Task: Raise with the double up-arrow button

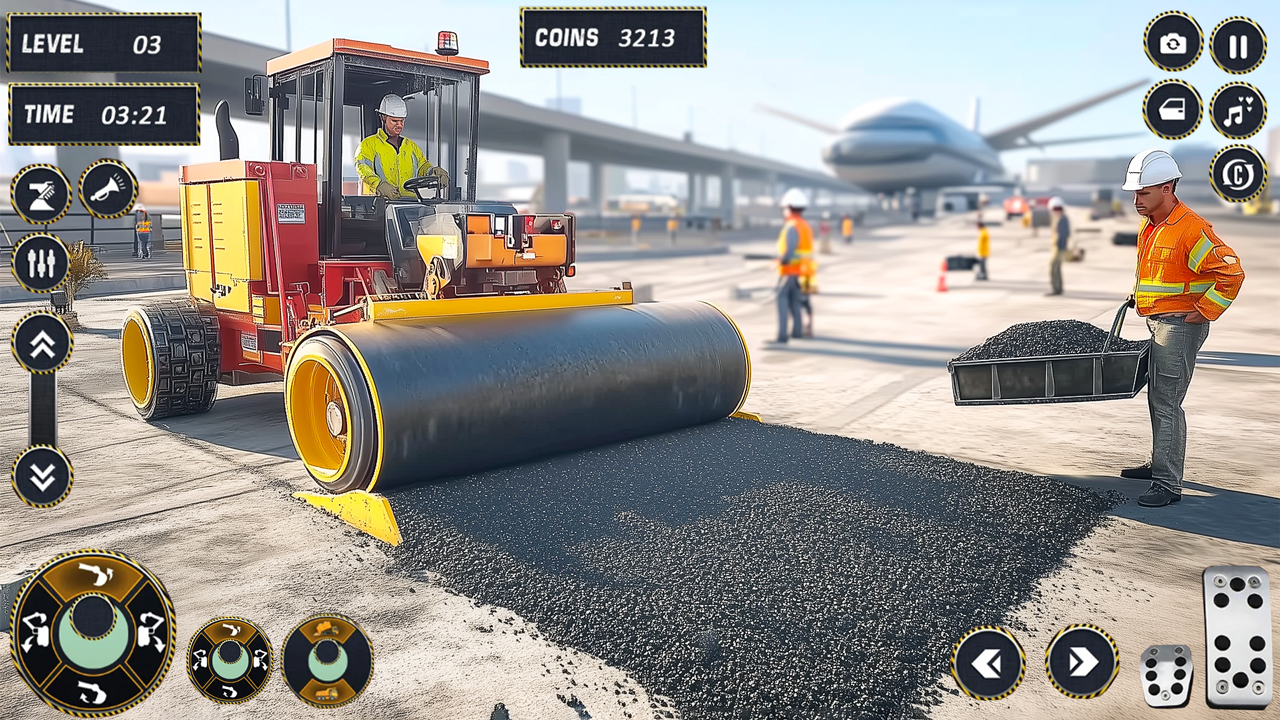Action: (42, 343)
